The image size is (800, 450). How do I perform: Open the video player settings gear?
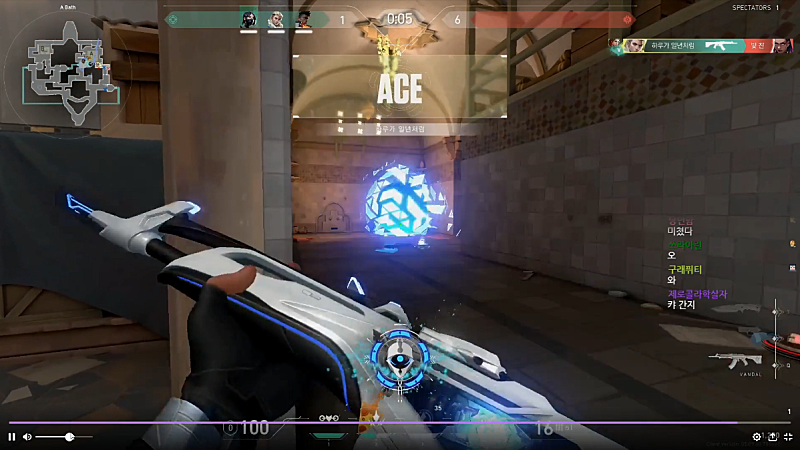pos(757,437)
